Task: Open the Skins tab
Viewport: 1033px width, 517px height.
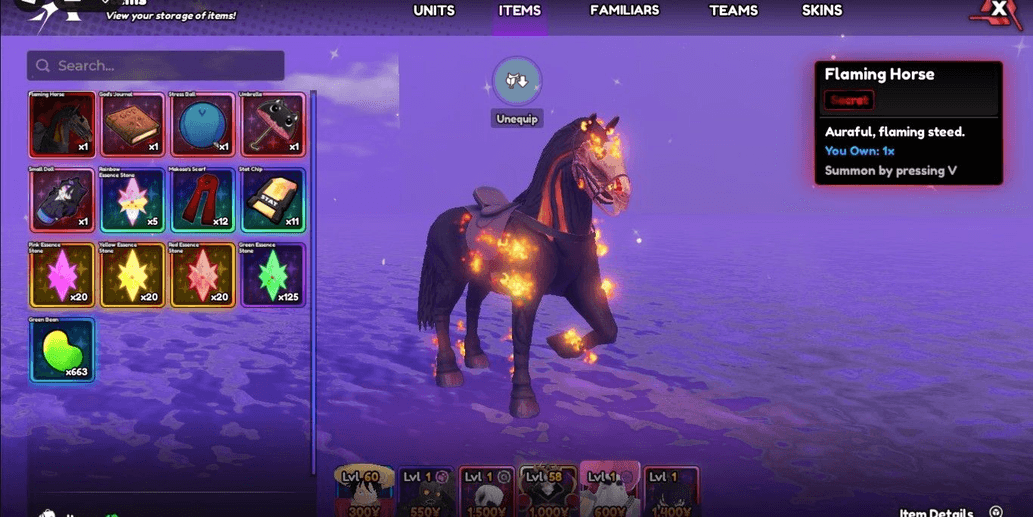Action: pos(822,11)
